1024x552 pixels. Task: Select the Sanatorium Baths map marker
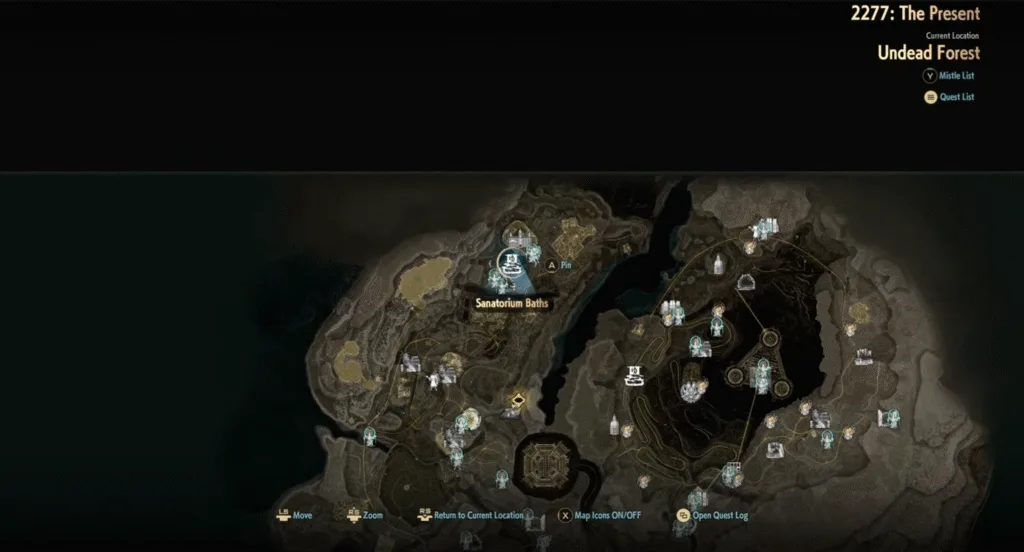(511, 264)
